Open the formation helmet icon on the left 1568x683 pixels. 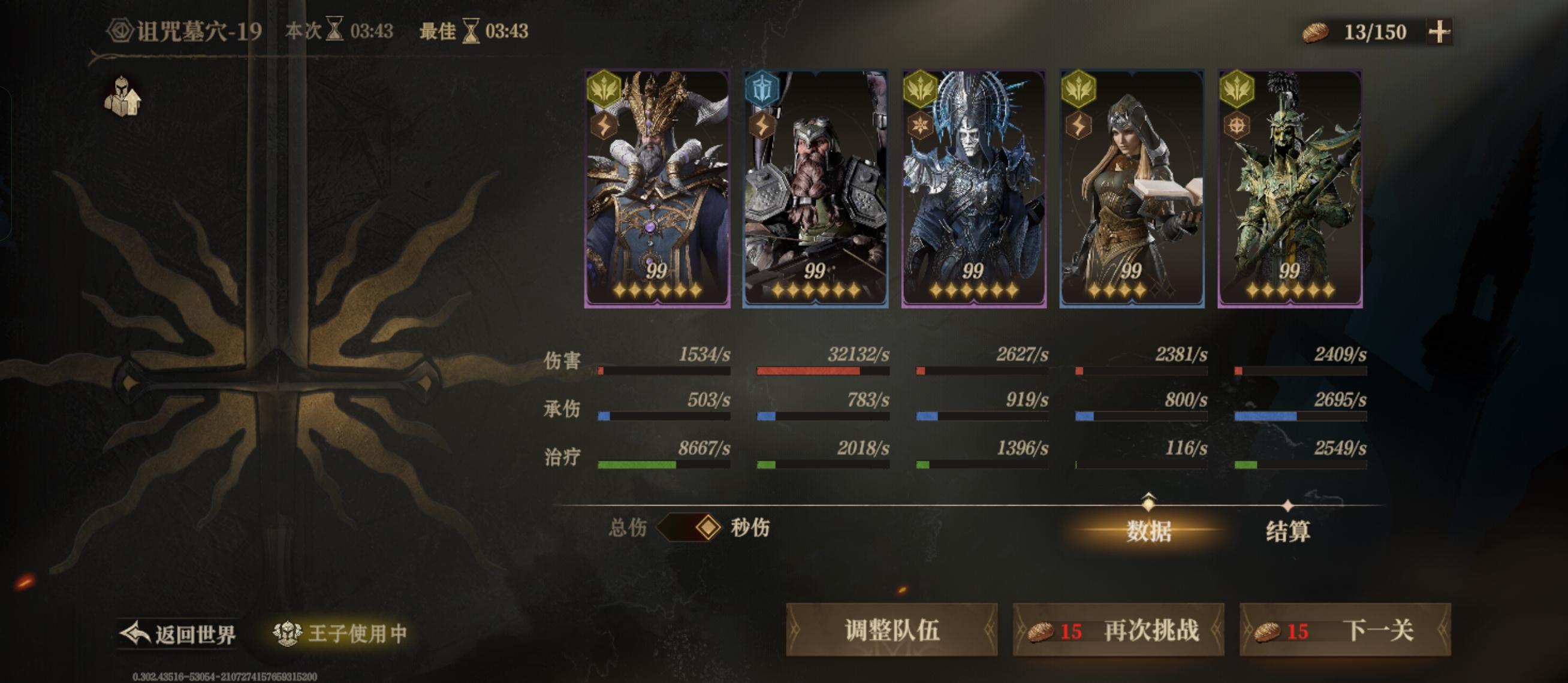122,94
